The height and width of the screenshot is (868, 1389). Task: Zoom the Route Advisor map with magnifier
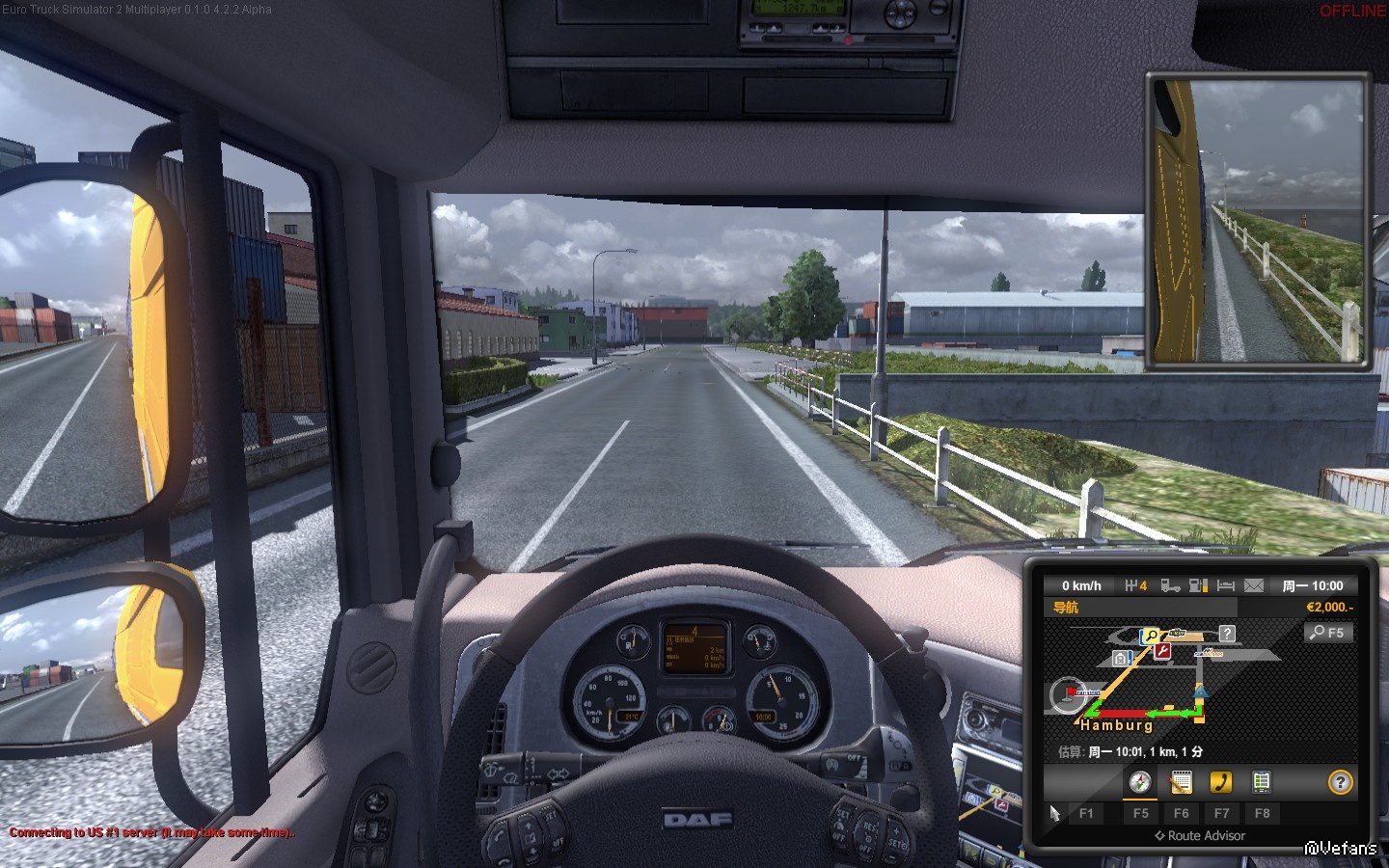(1328, 633)
